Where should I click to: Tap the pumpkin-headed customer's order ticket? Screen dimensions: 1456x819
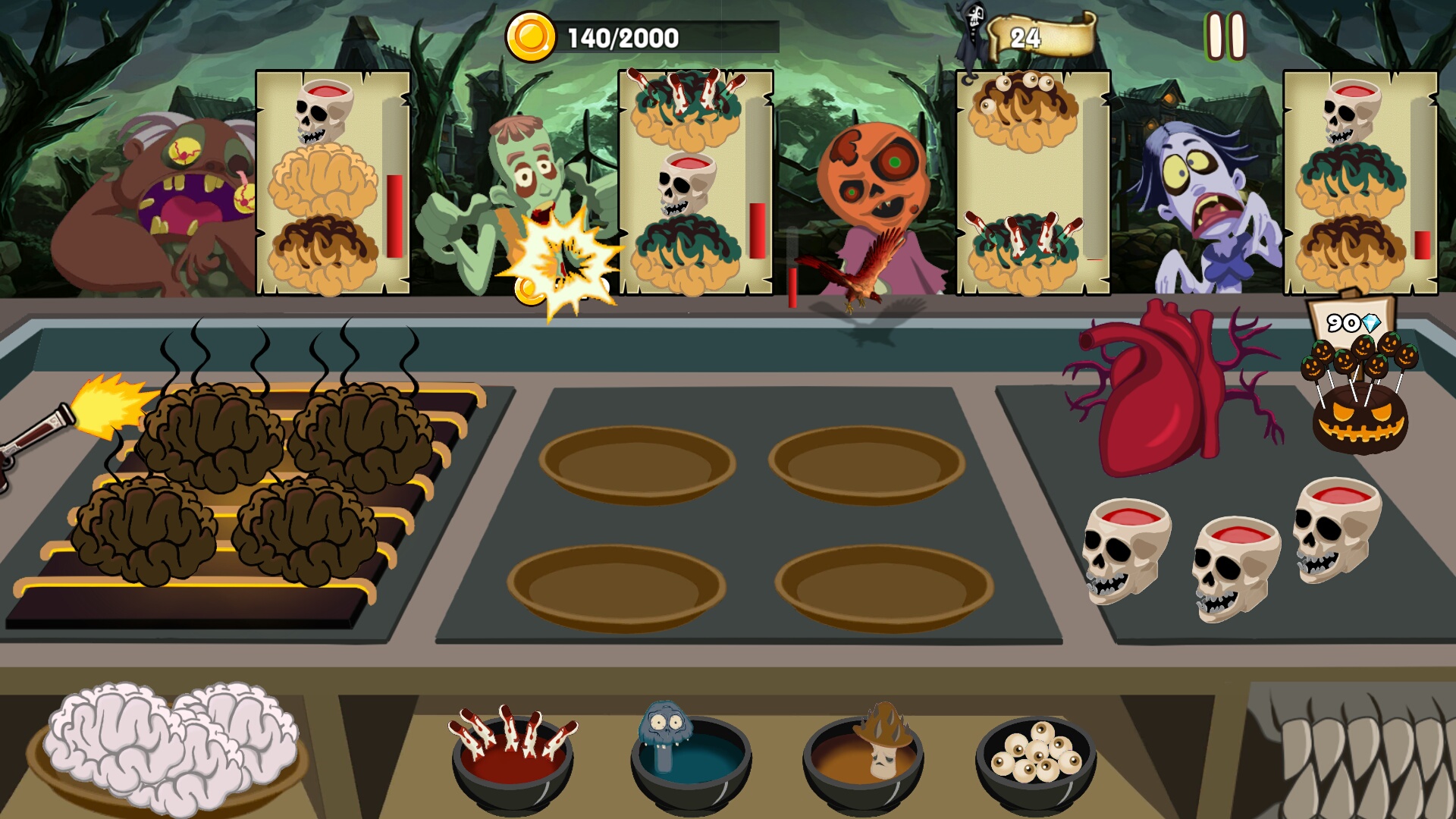[x=1024, y=182]
